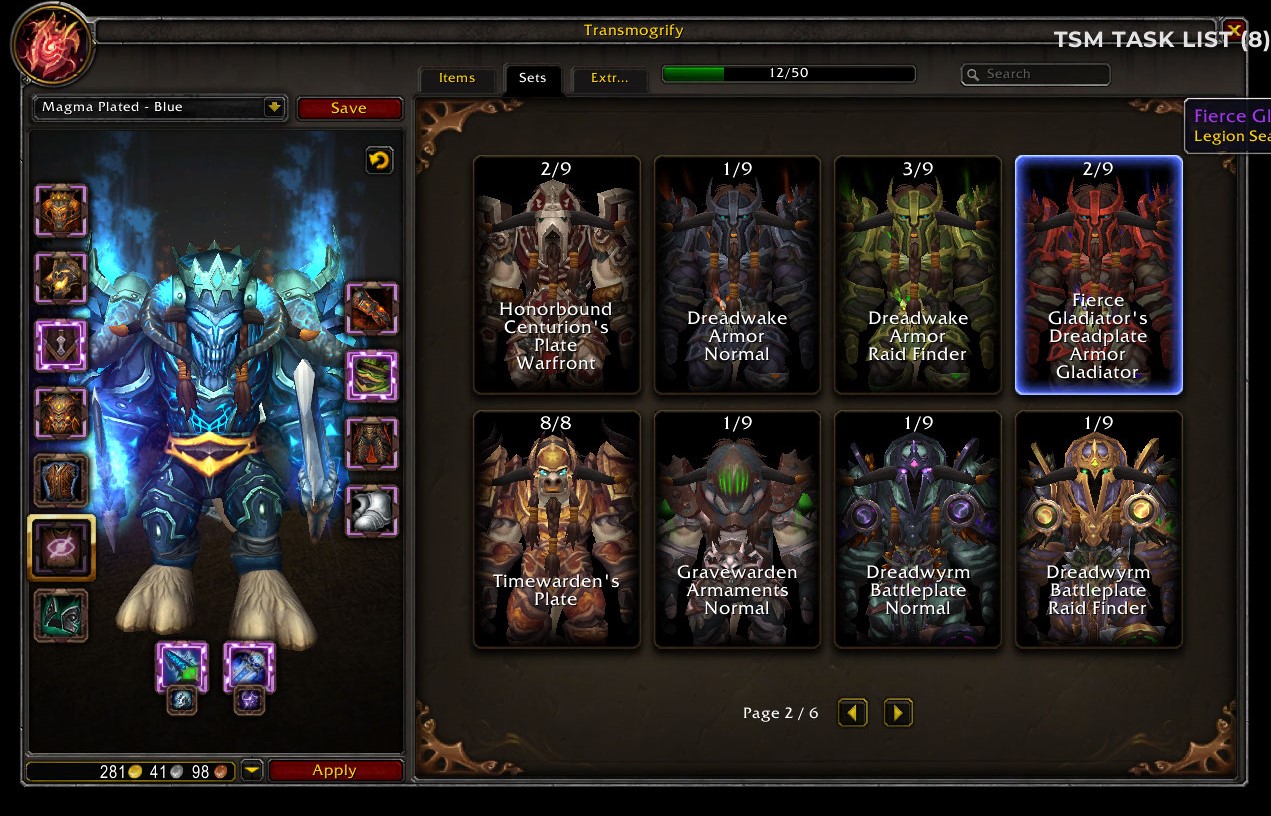
Task: Switch to the Sets tab
Action: coord(532,78)
